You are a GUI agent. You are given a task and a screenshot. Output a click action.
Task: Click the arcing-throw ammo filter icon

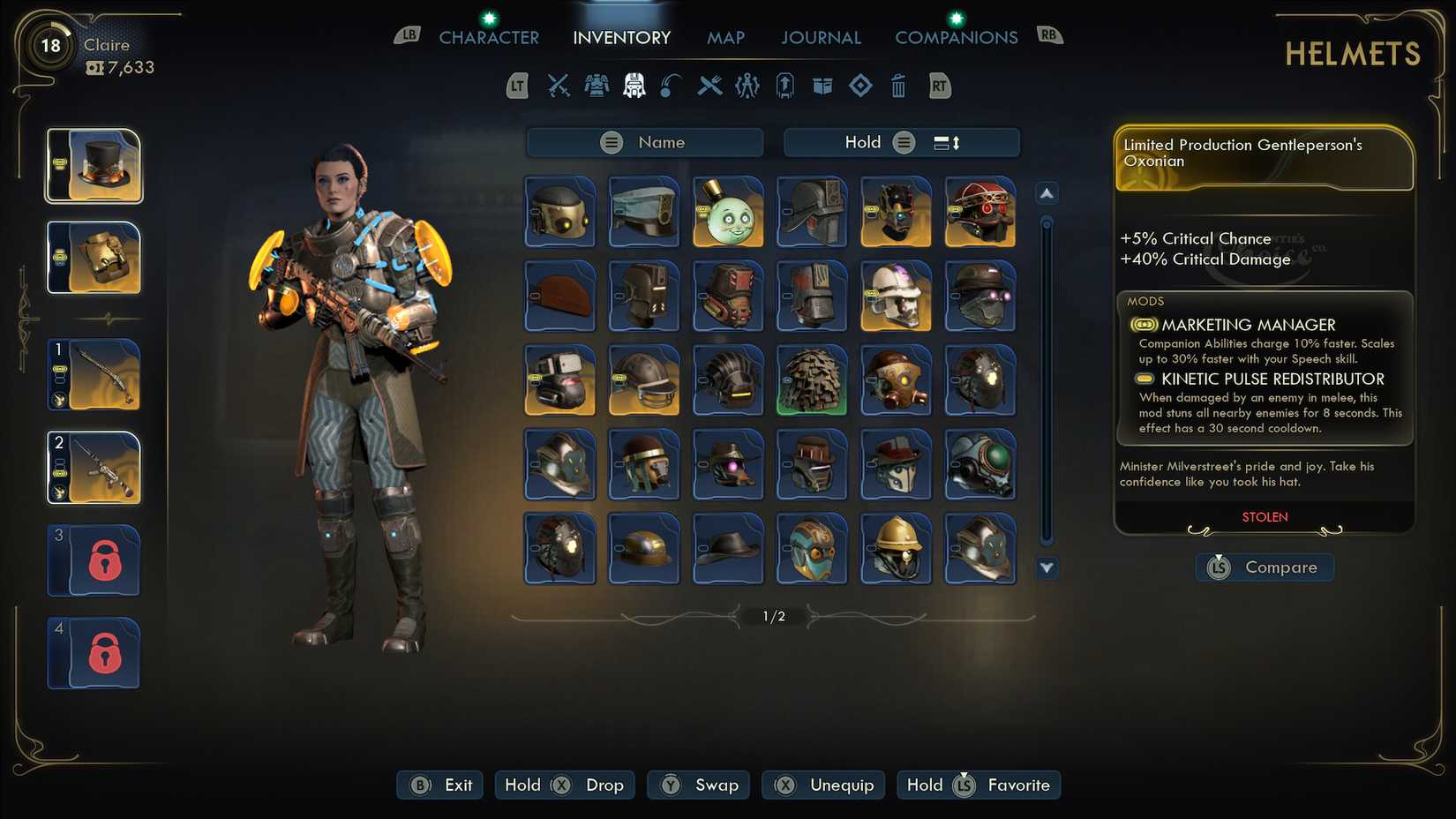[x=671, y=86]
